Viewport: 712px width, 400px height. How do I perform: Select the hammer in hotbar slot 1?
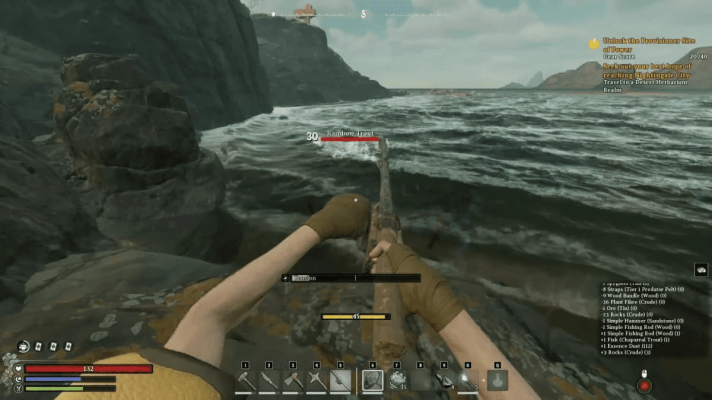click(x=245, y=381)
